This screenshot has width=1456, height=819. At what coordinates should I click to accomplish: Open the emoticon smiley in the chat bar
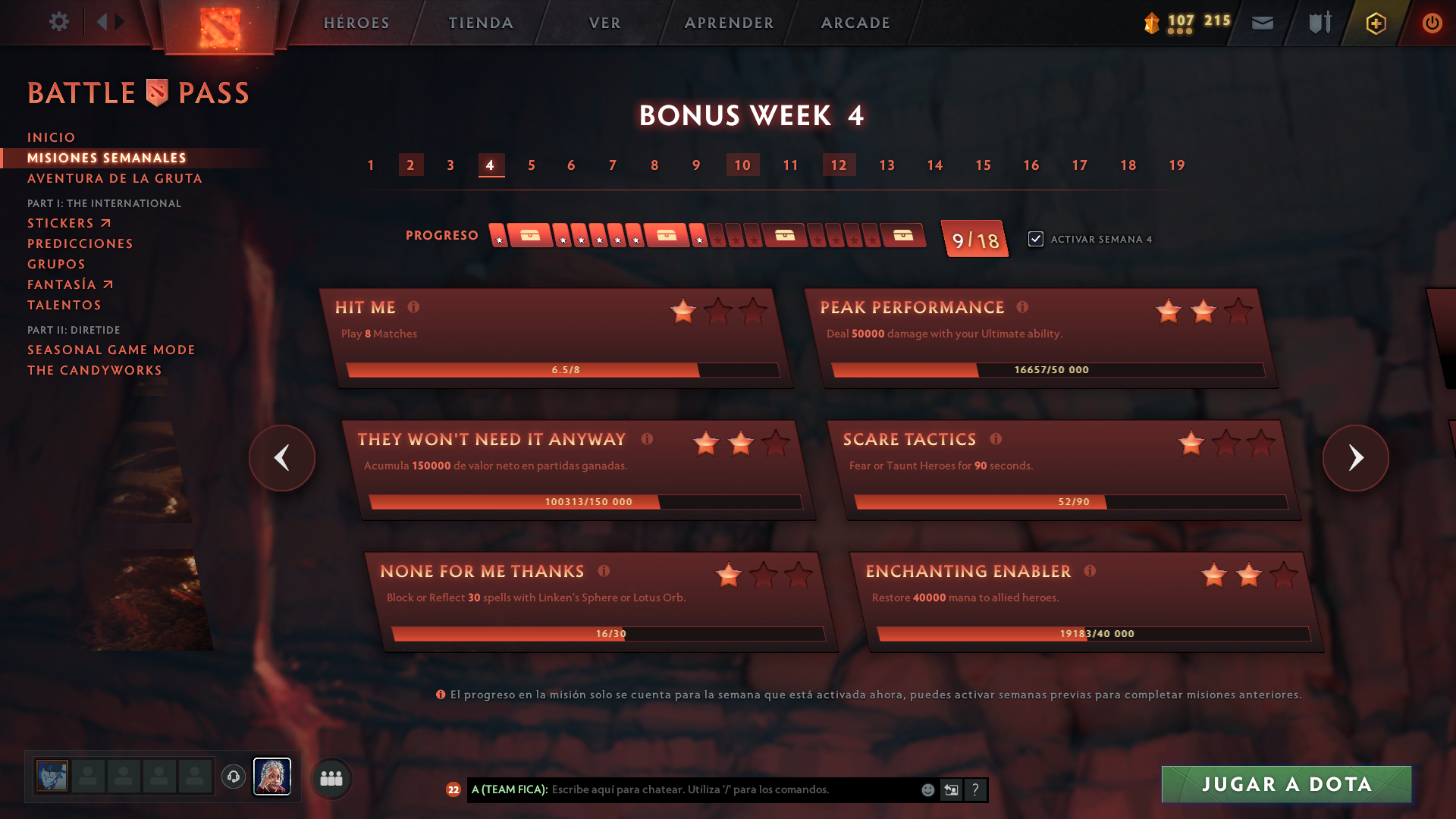pyautogui.click(x=927, y=789)
